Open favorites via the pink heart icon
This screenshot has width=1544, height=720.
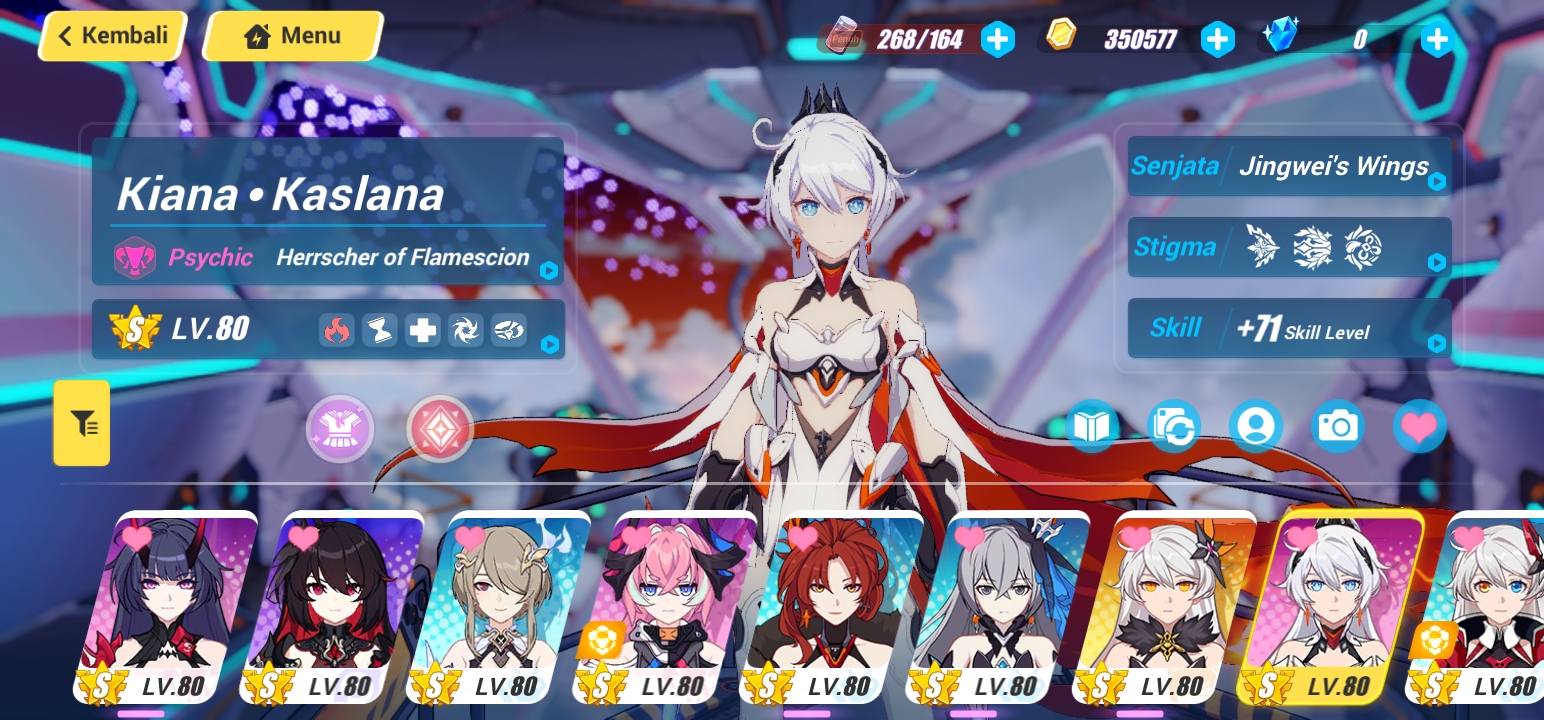tap(1419, 426)
